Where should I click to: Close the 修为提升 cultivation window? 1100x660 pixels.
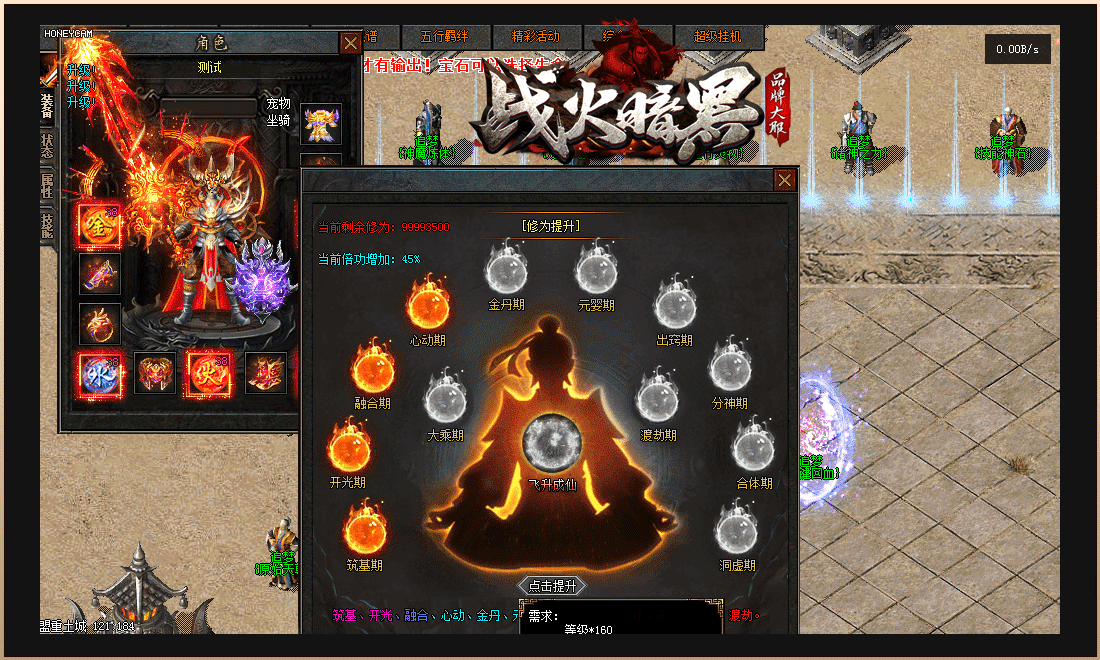point(785,180)
